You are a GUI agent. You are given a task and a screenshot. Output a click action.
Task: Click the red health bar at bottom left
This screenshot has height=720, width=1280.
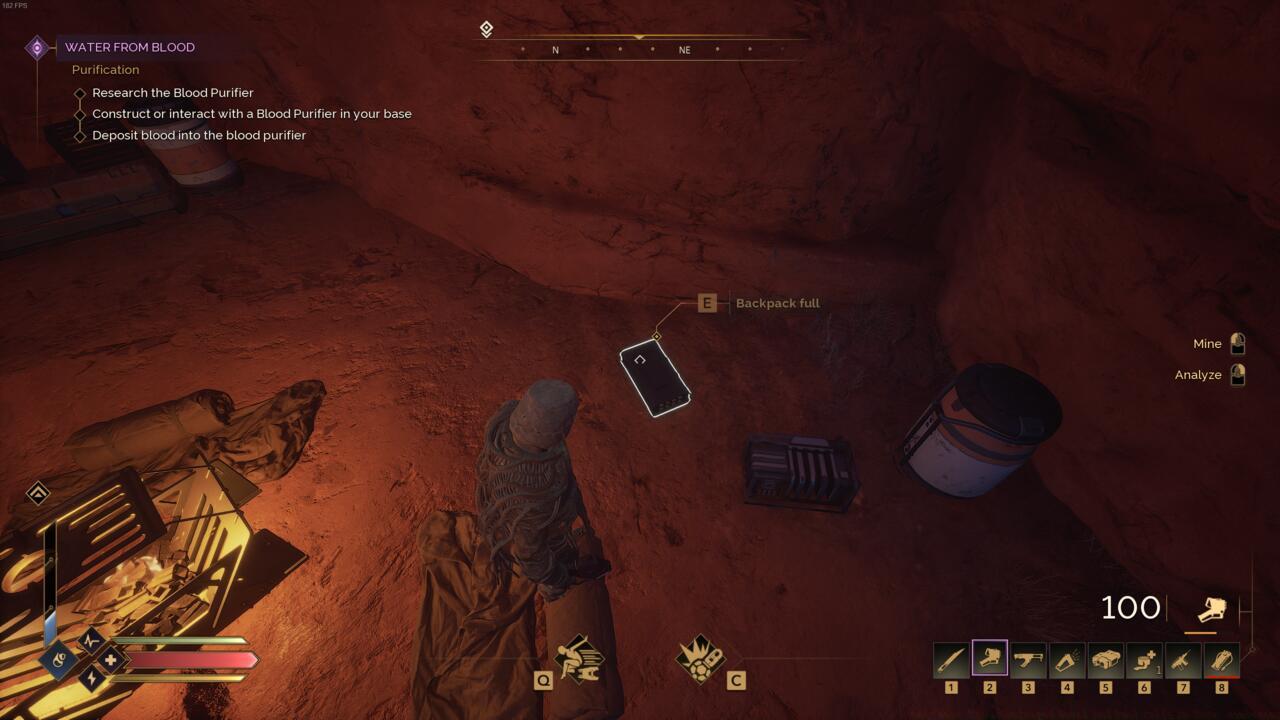190,661
